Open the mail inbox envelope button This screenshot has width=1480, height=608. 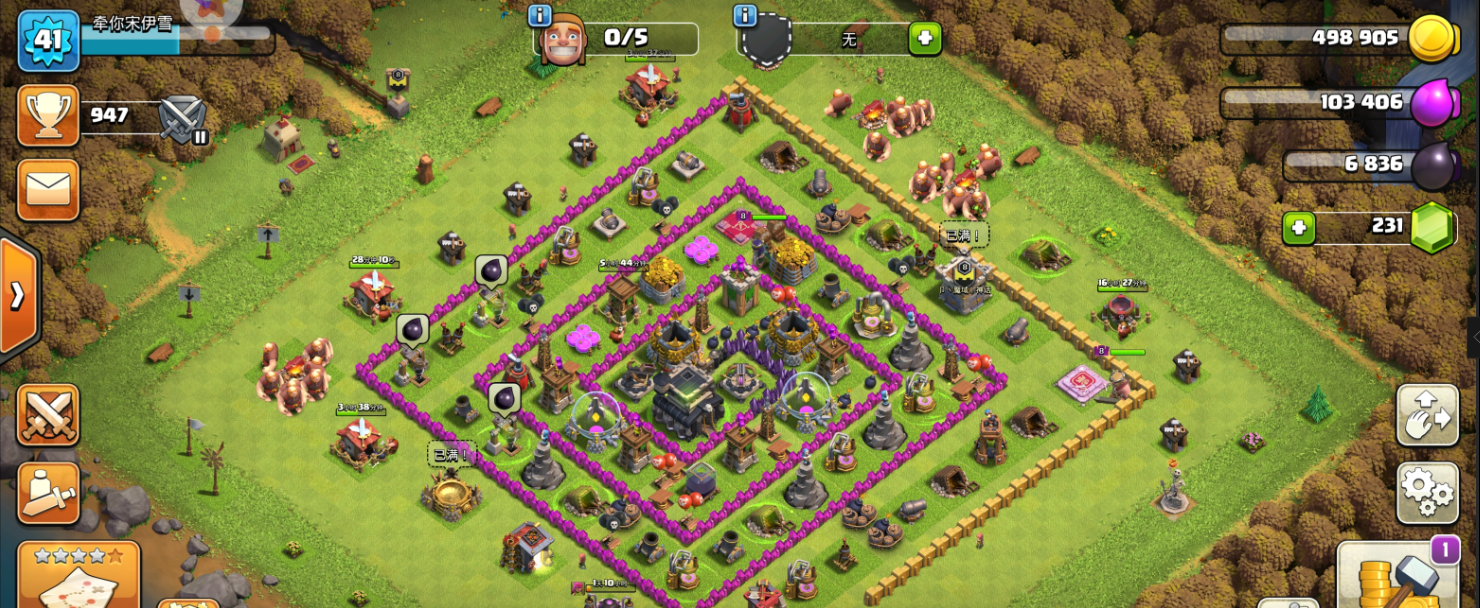48,188
